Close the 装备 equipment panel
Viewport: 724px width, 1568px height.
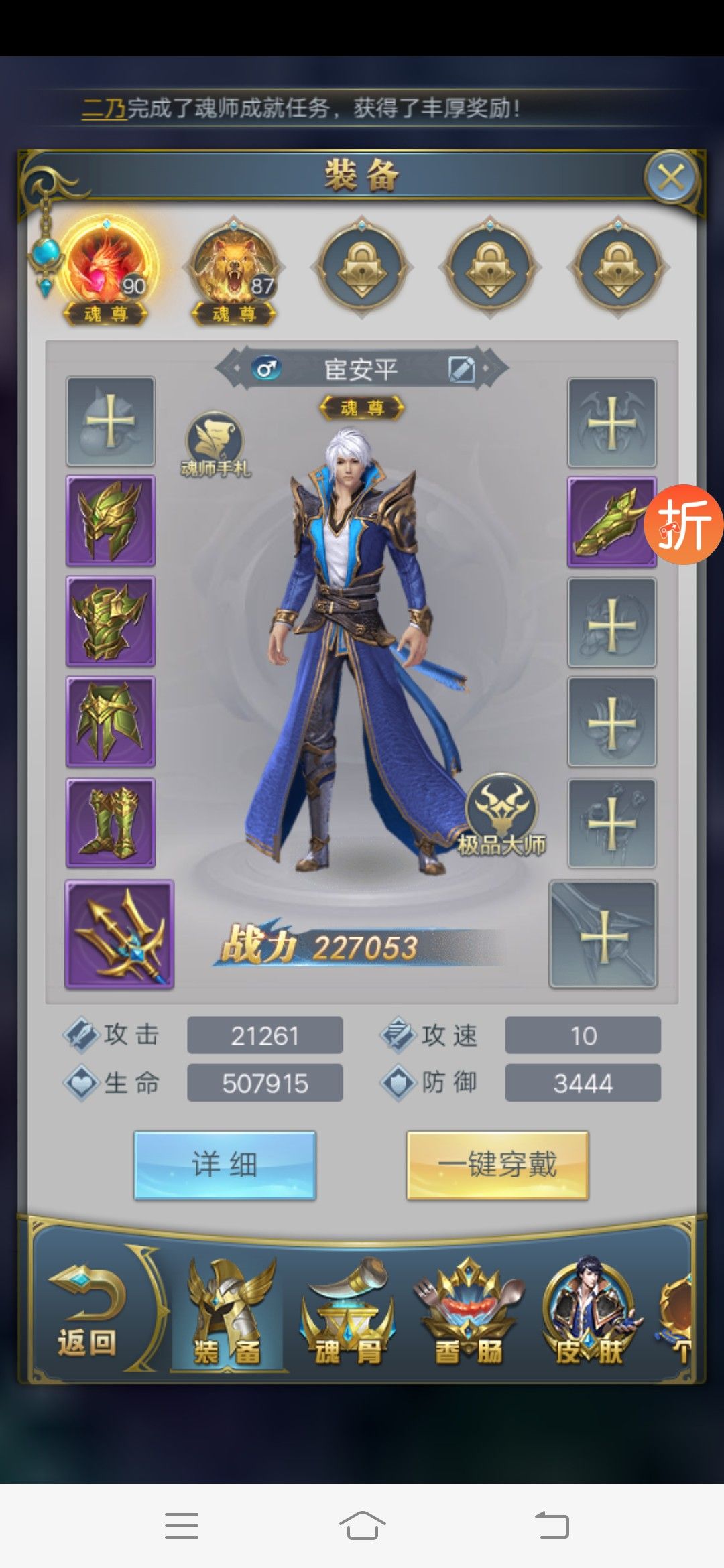[x=671, y=178]
